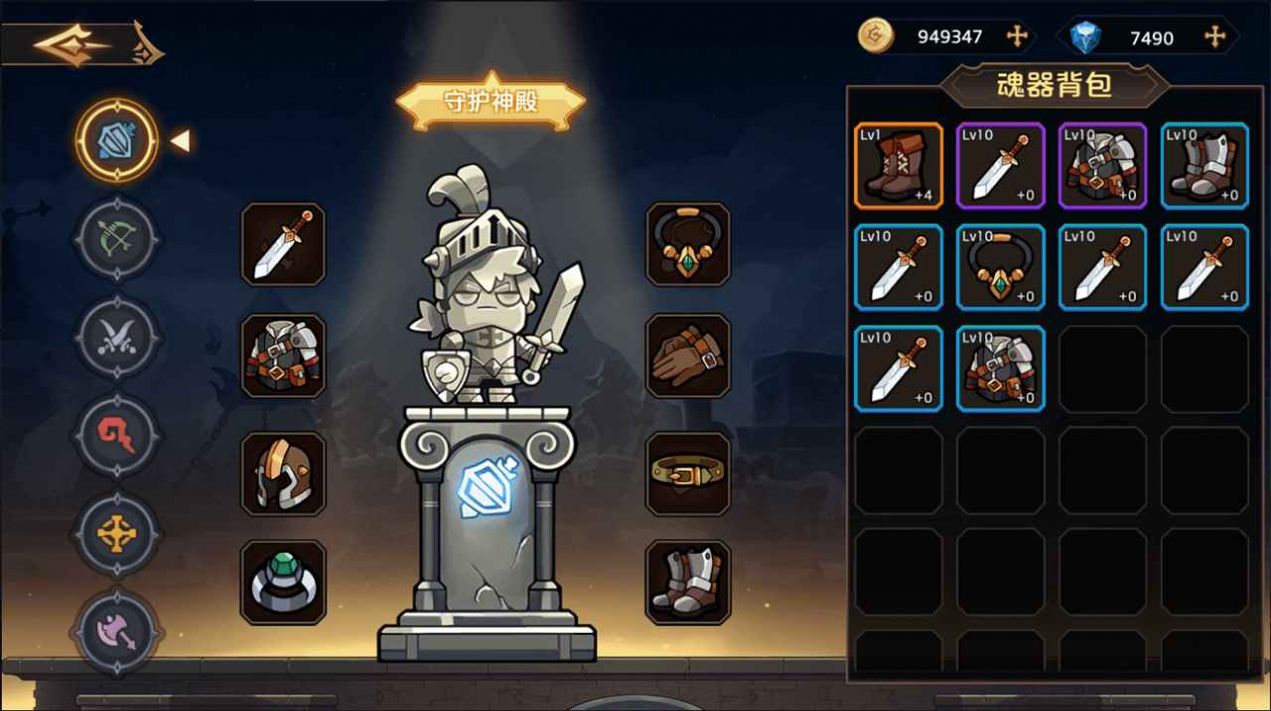Select the equipped armored boots slot
Screen dimensions: 1271x711
pyautogui.click(x=688, y=583)
